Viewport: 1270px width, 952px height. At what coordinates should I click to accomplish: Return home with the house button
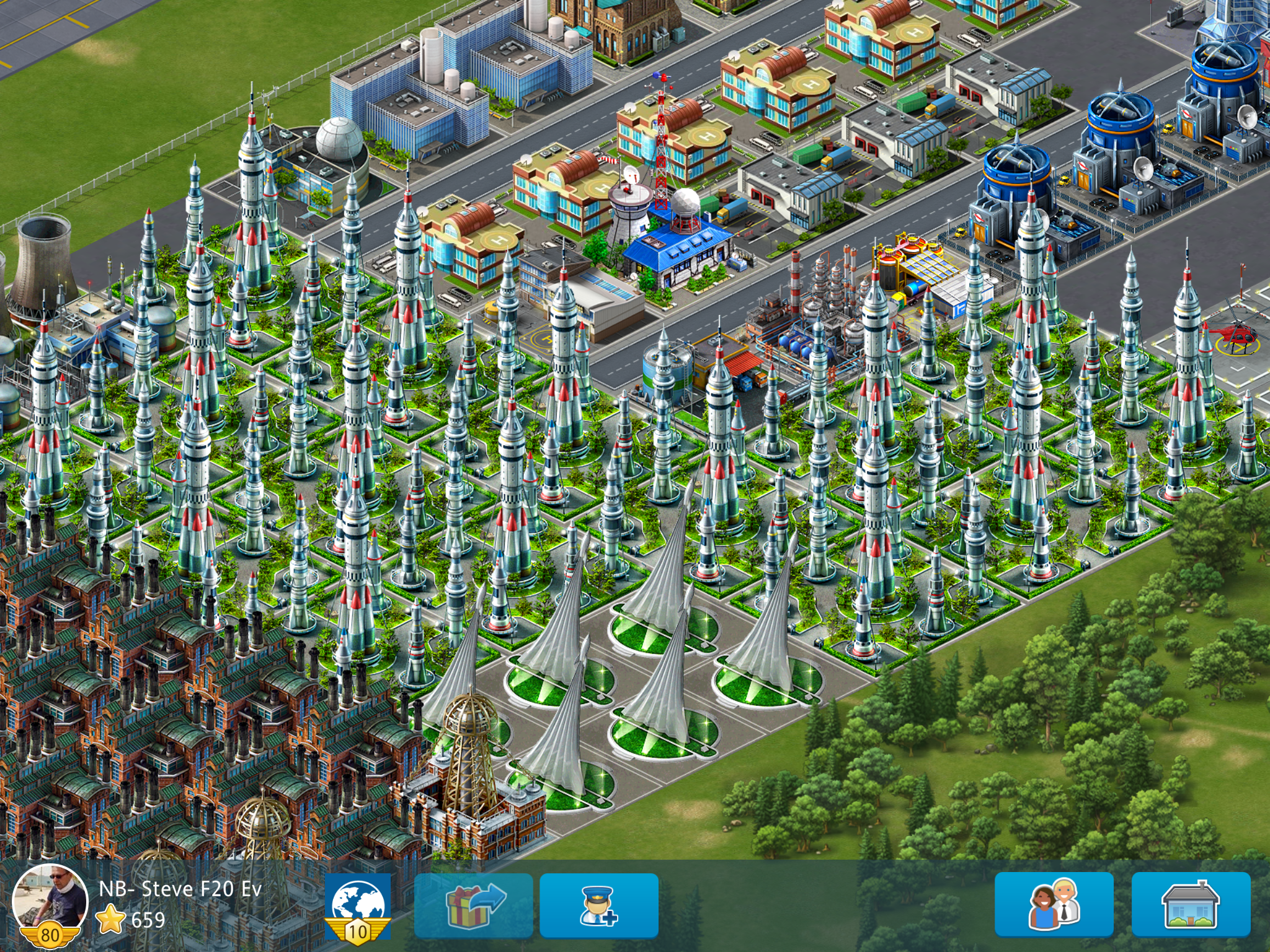tap(1191, 905)
